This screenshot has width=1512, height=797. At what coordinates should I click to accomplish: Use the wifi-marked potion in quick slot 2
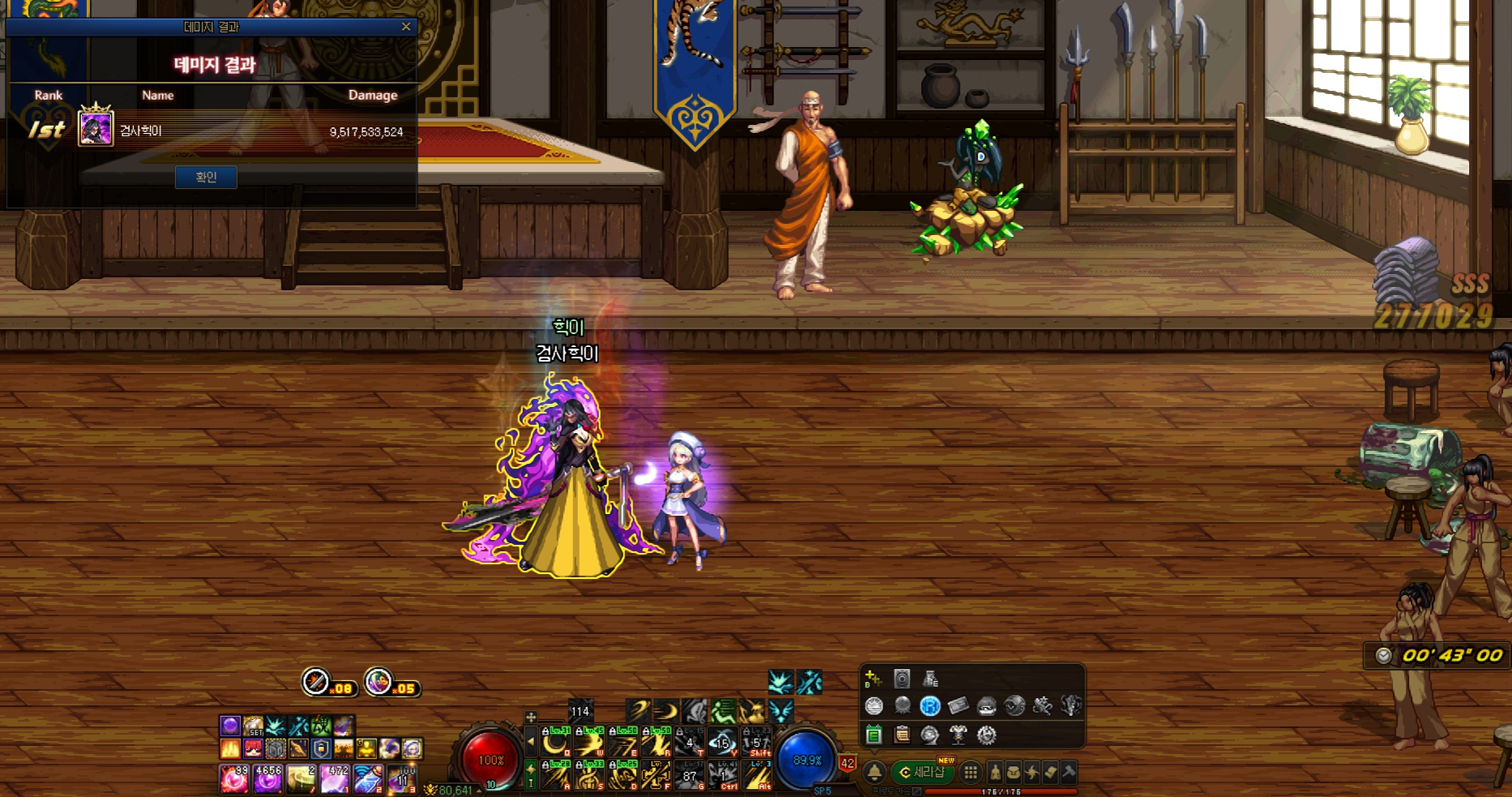click(x=367, y=778)
